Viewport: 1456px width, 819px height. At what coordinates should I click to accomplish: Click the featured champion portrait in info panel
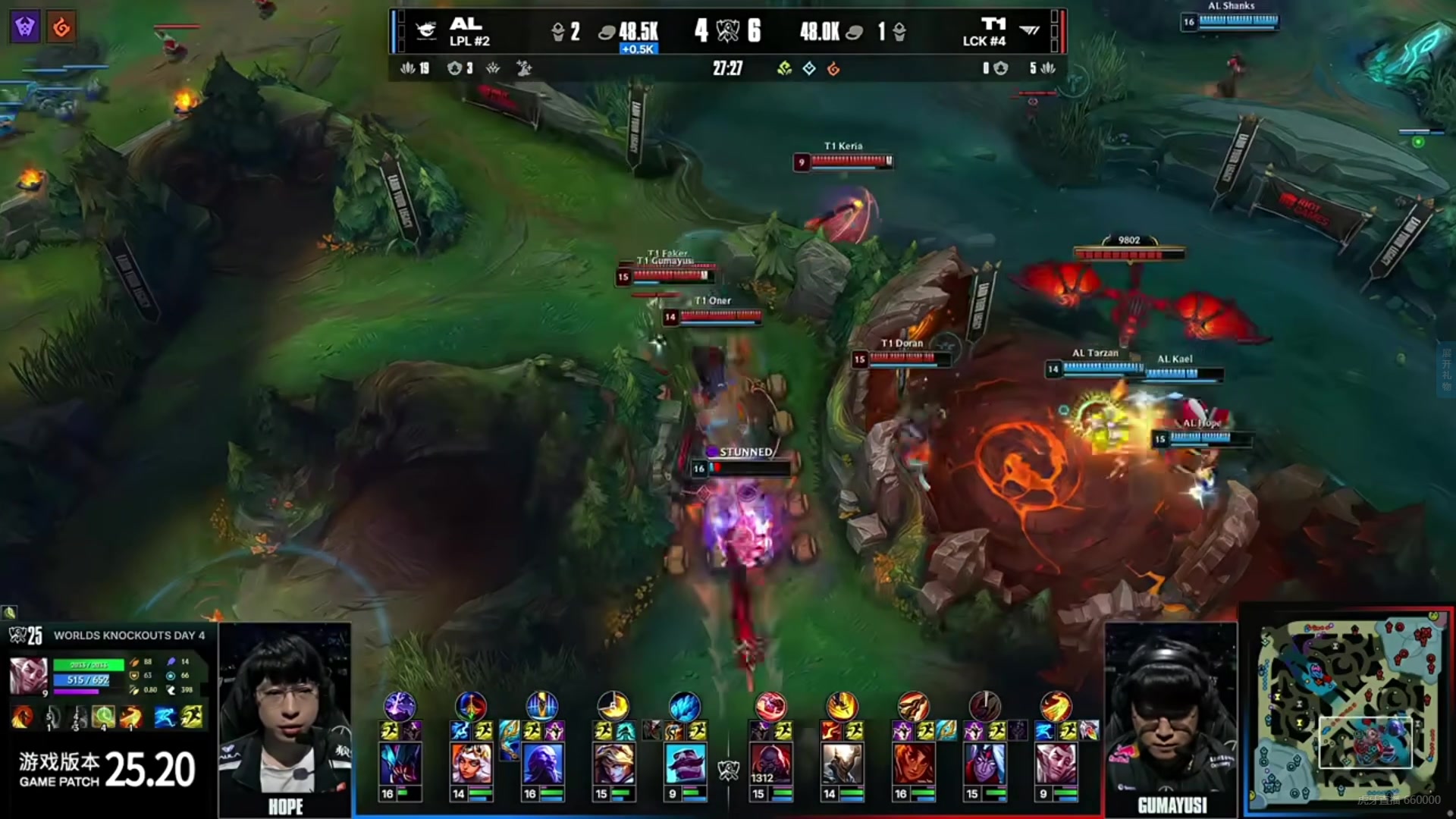click(28, 676)
